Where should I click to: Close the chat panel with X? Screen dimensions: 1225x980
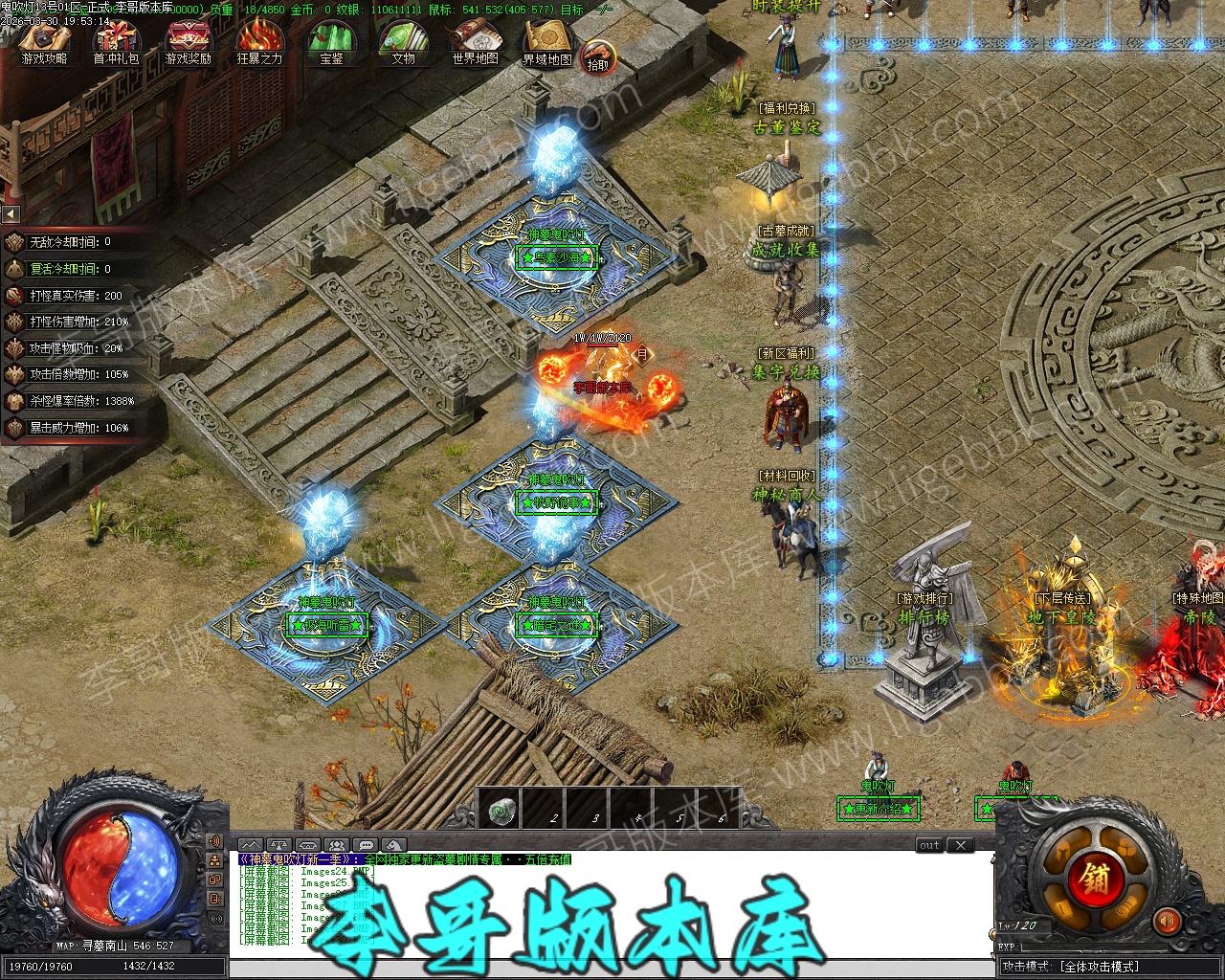point(960,845)
